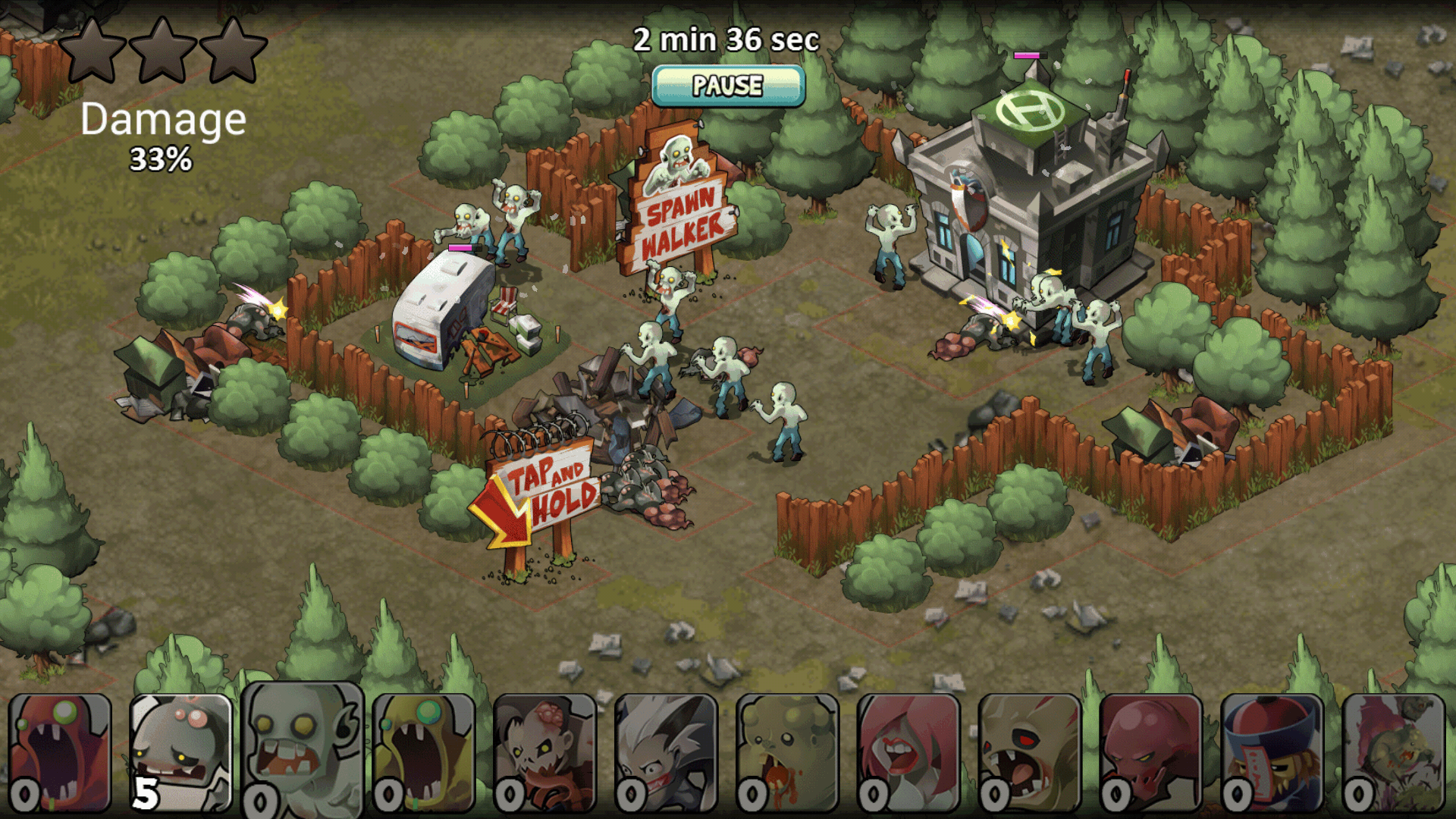Pick the red-haired female zombie card

pyautogui.click(x=909, y=752)
